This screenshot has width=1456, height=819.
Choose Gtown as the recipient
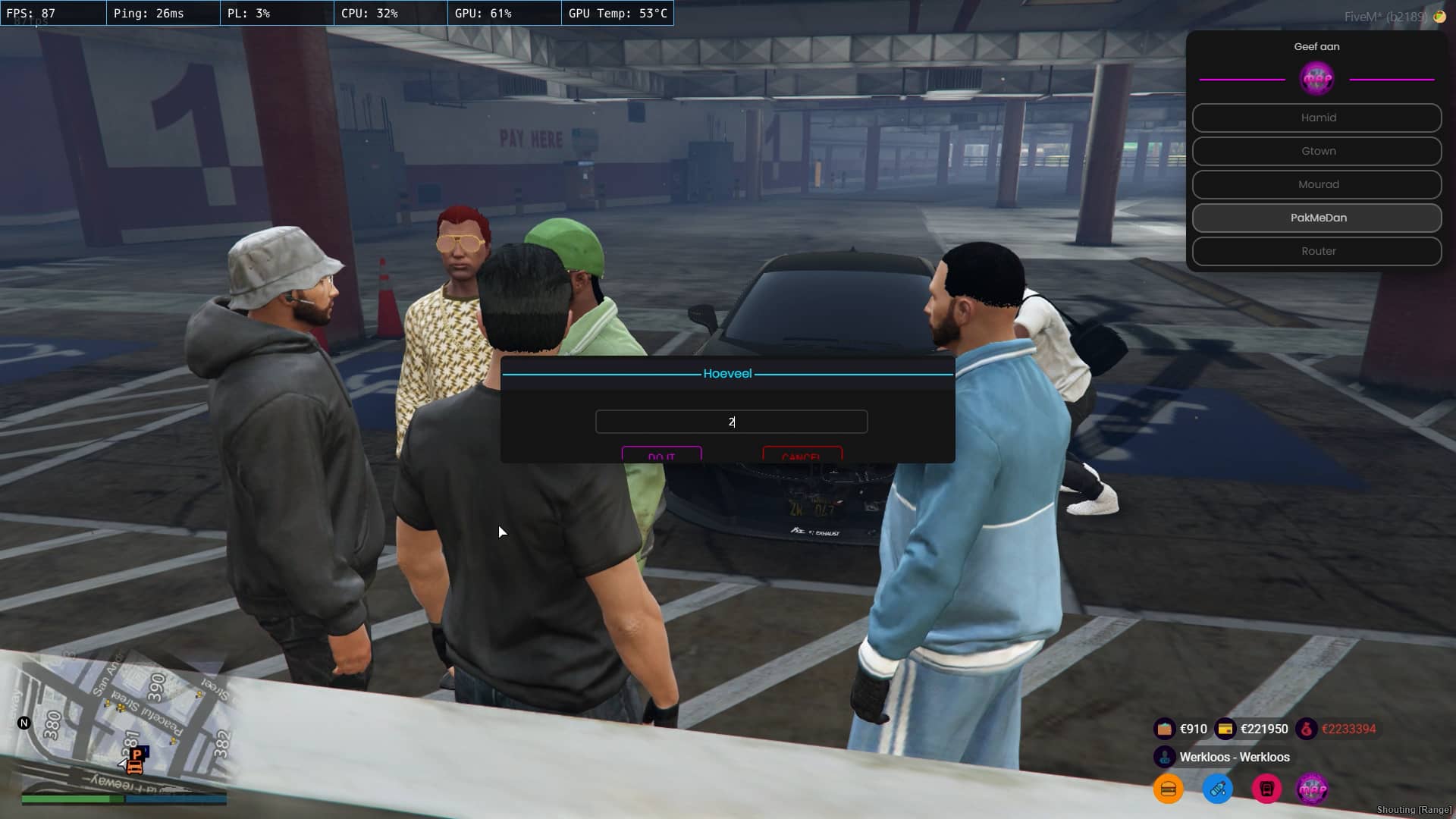click(x=1316, y=151)
